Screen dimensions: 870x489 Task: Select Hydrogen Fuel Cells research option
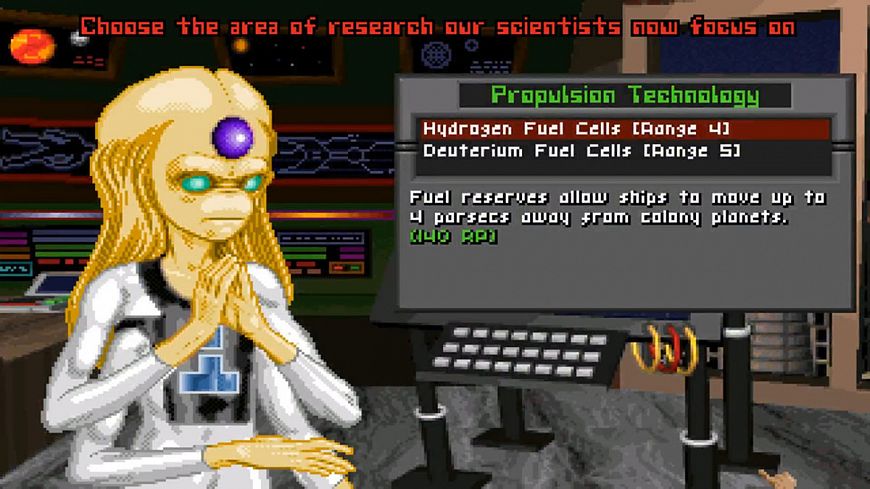point(576,129)
